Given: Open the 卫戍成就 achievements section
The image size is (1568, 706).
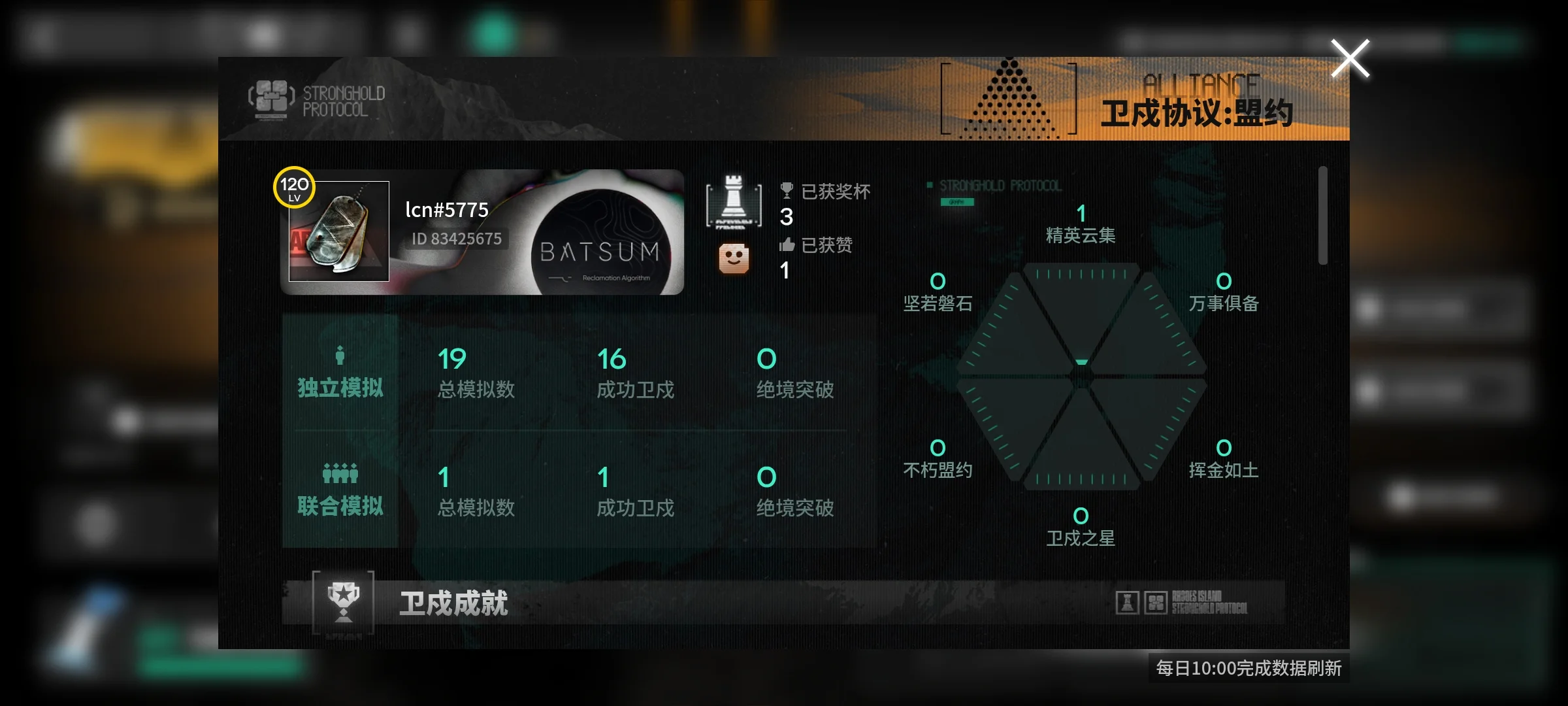Looking at the screenshot, I should coord(453,603).
